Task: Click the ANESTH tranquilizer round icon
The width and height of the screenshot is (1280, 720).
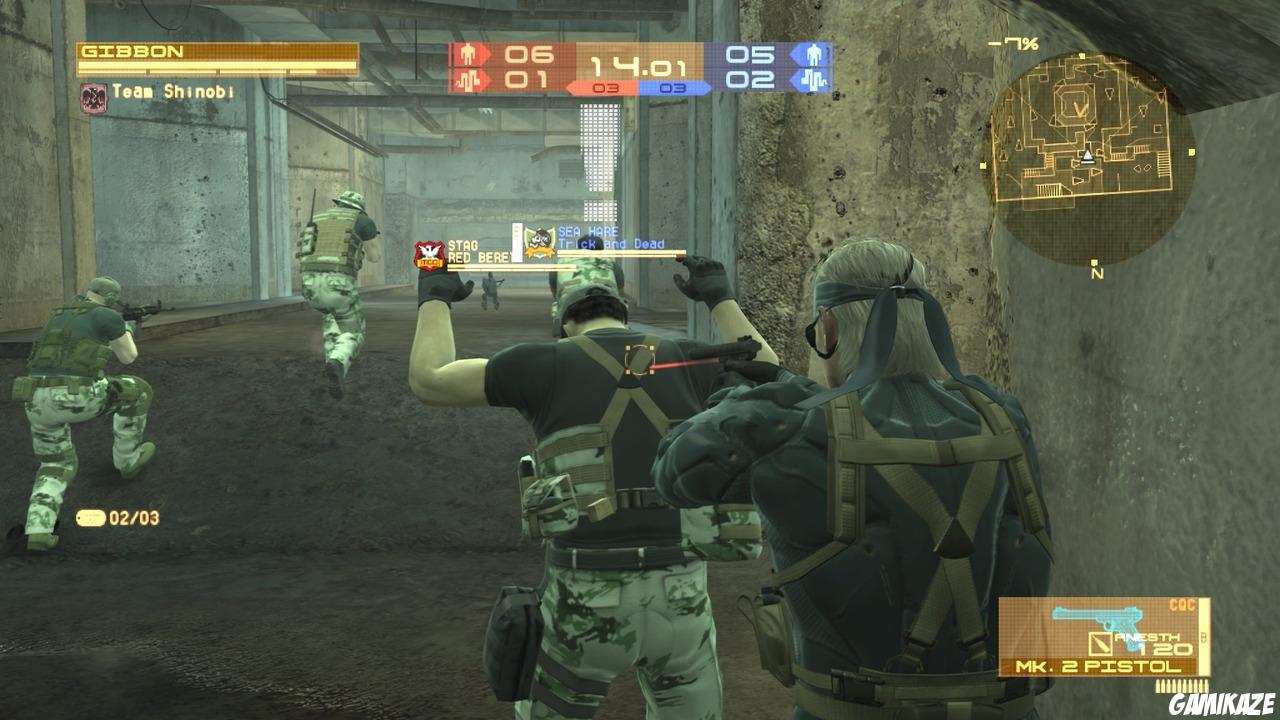Action: pos(1100,643)
